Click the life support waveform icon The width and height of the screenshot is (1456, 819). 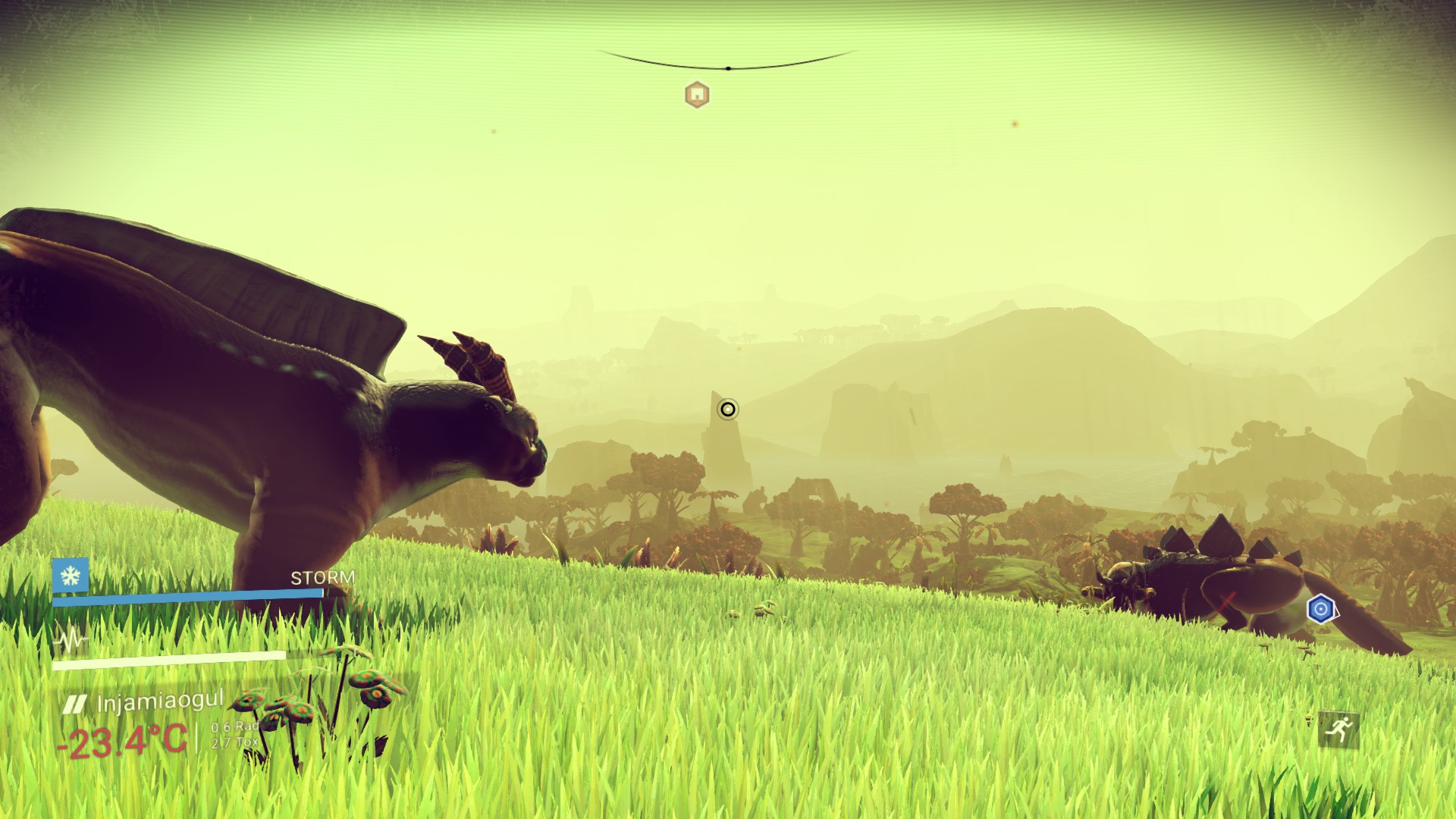71,642
